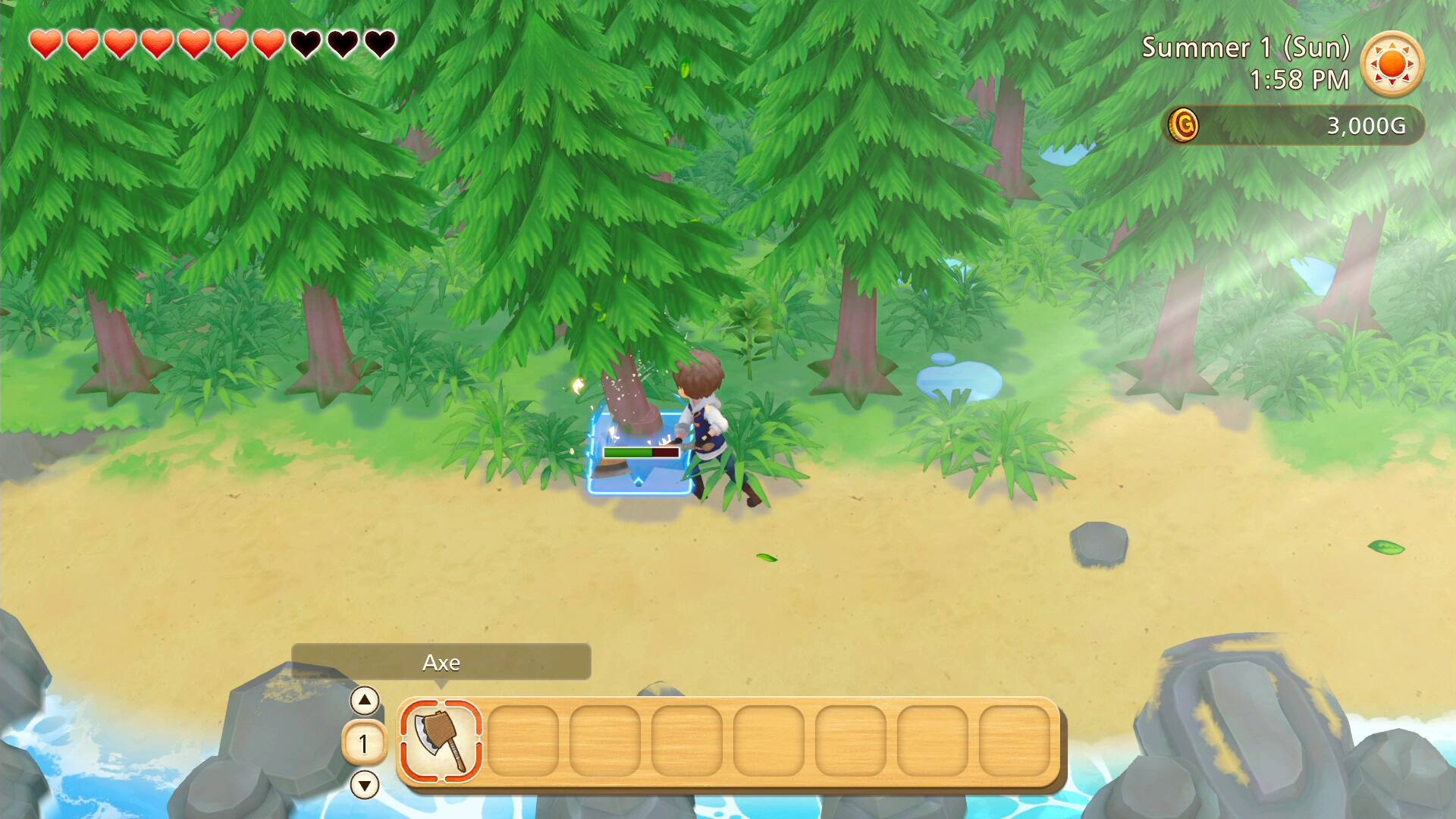Click the tree's chopping progress bar
The image size is (1456, 819).
click(641, 453)
